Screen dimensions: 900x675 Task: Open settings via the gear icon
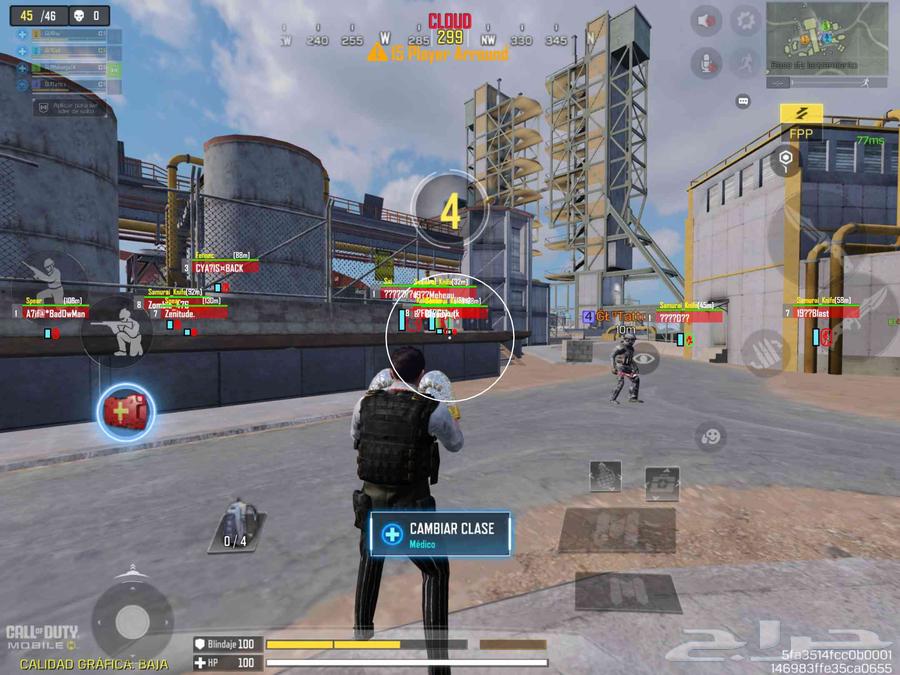pyautogui.click(x=745, y=20)
